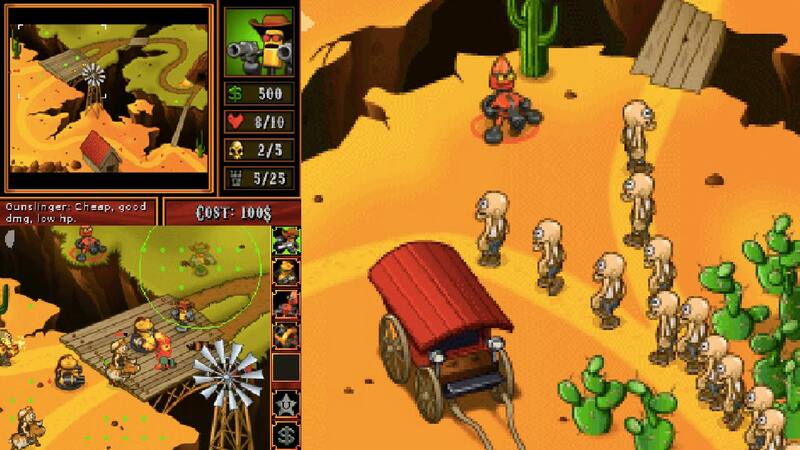
Task: Choose the green-highlighted Gunslinger tower icon
Action: coord(286,241)
